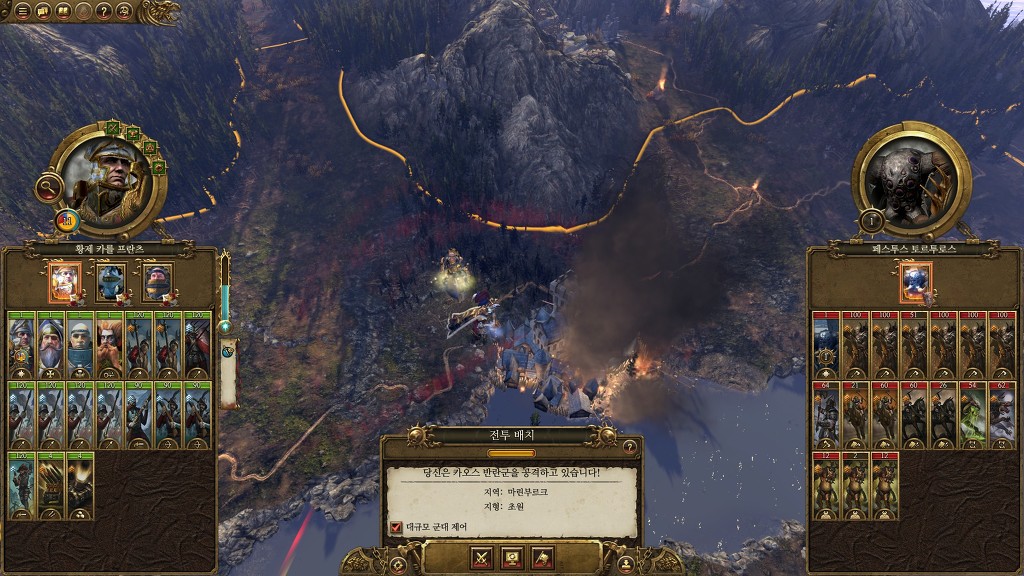1024x576 pixels.
Task: Select the third army card with dark helmet
Action: pyautogui.click(x=157, y=282)
